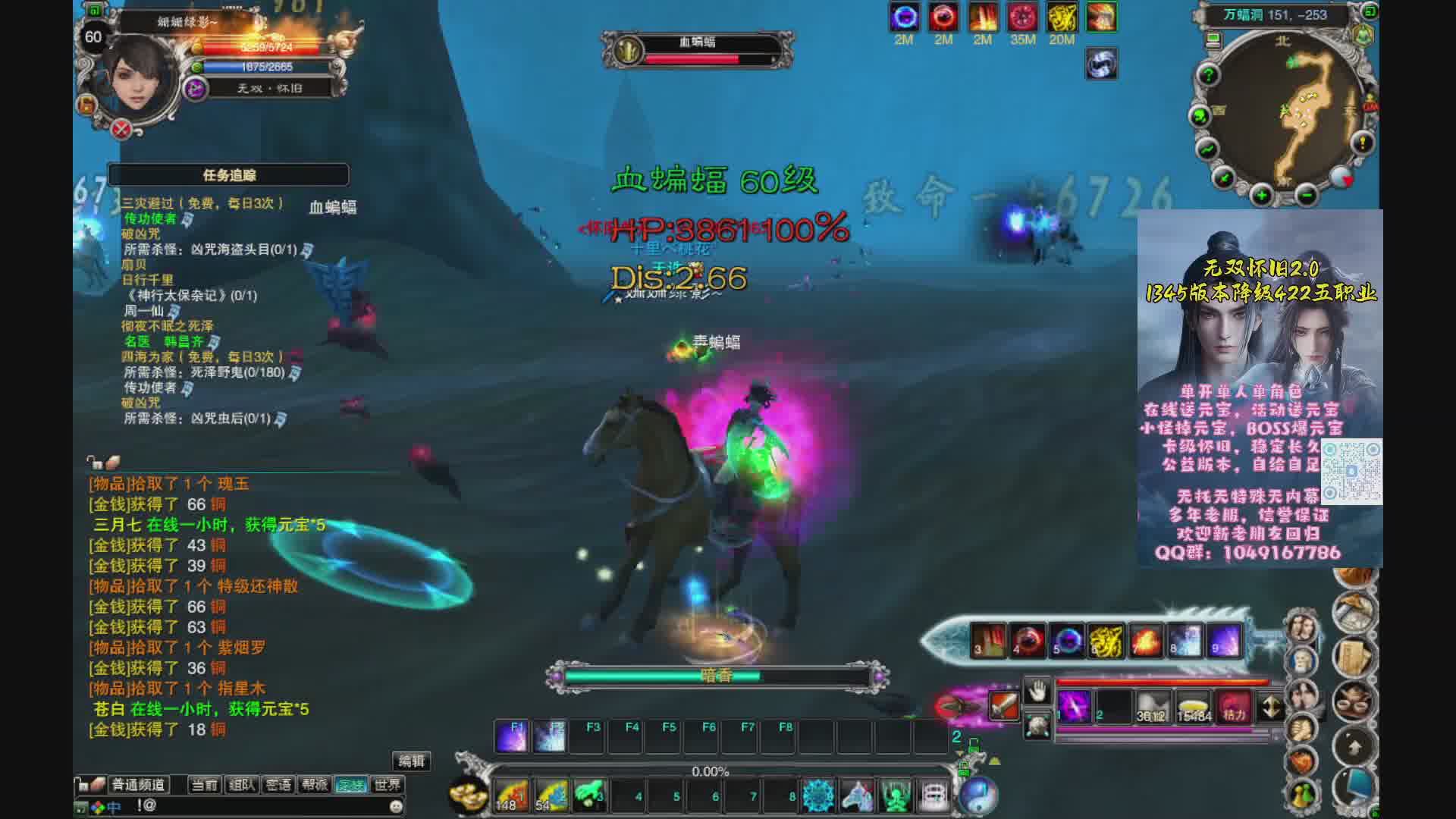Open the gold ingot shop icon

[x=469, y=794]
